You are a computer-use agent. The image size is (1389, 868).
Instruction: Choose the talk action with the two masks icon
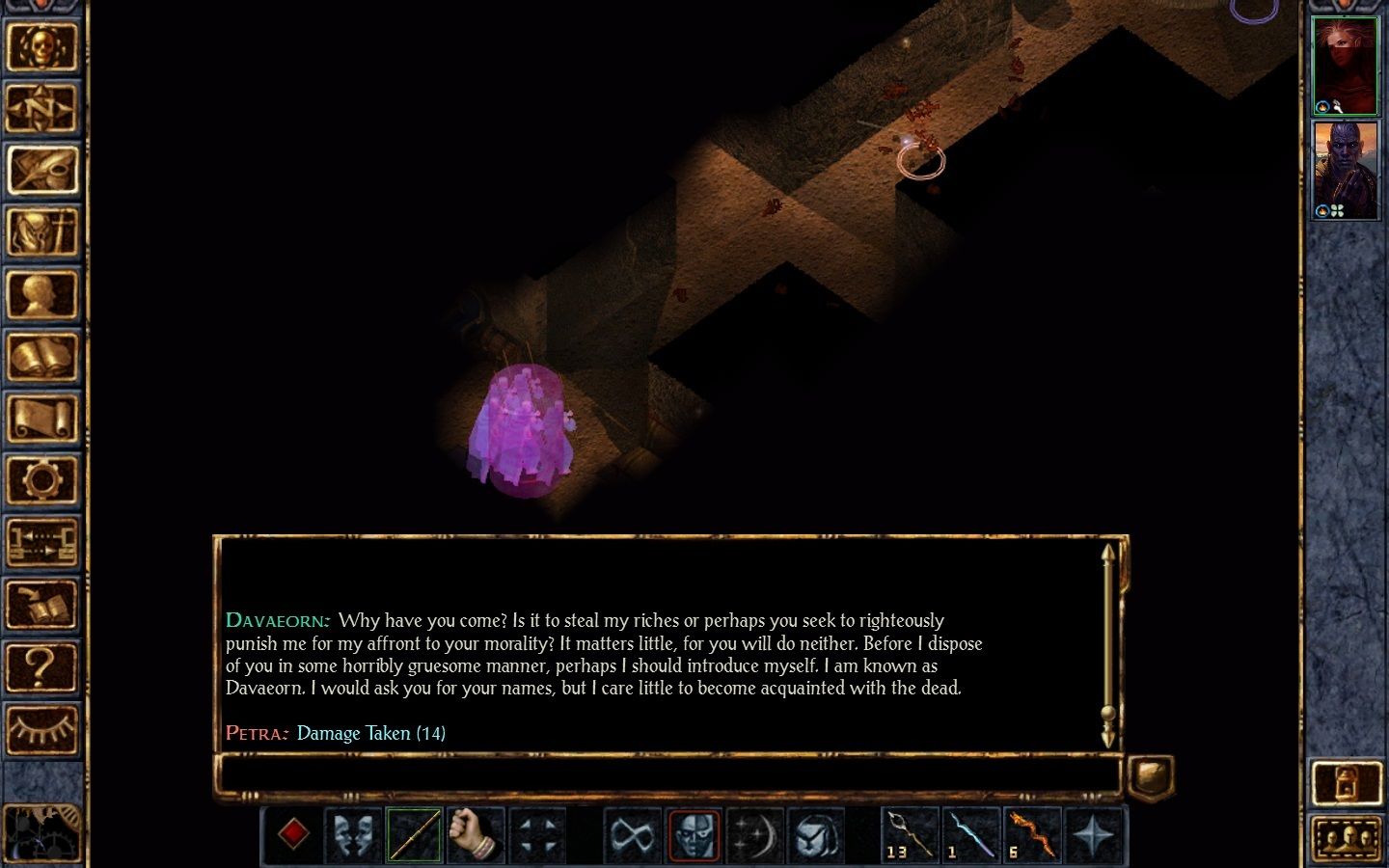353,834
